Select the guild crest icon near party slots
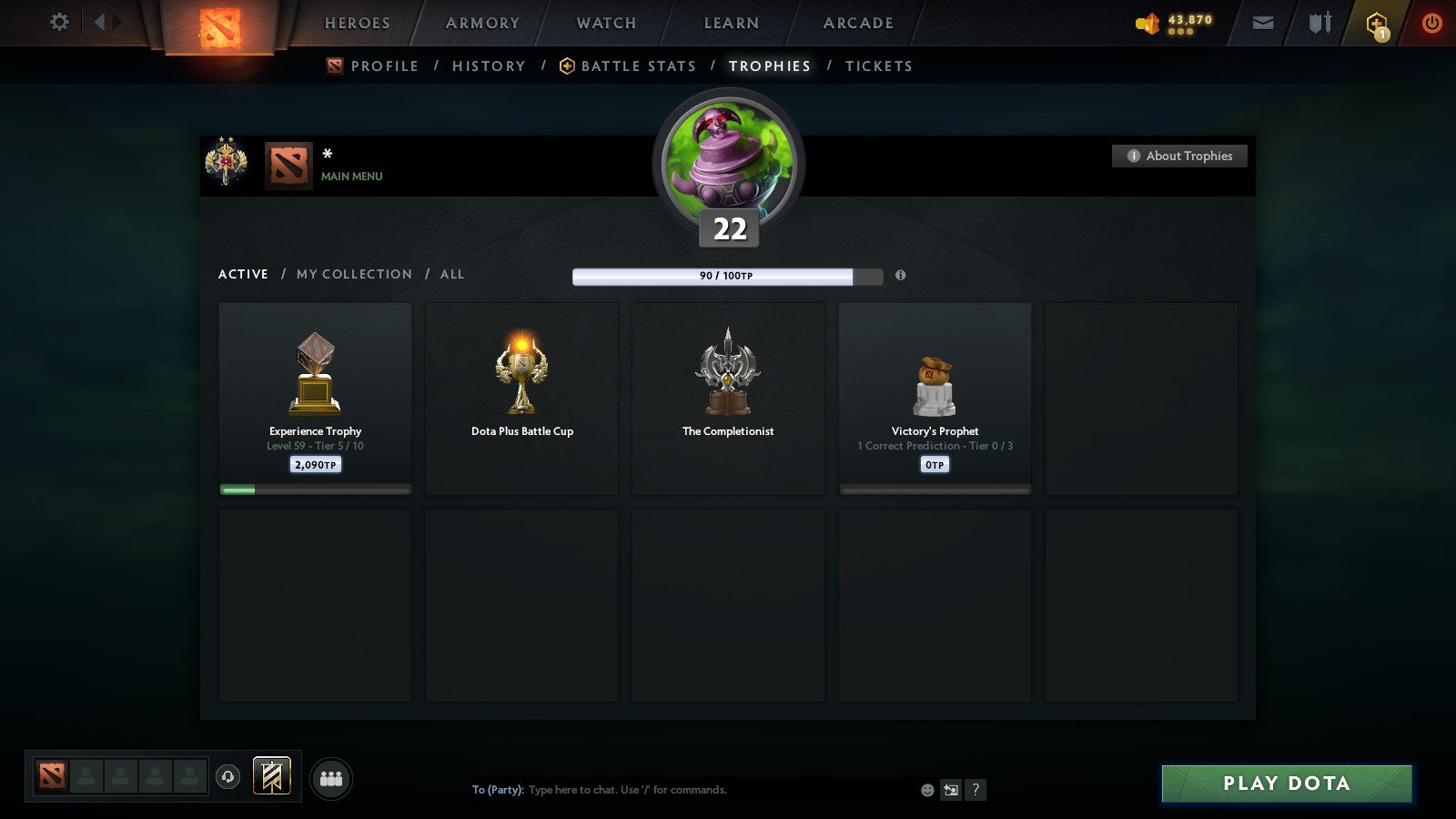This screenshot has width=1456, height=819. pyautogui.click(x=271, y=774)
